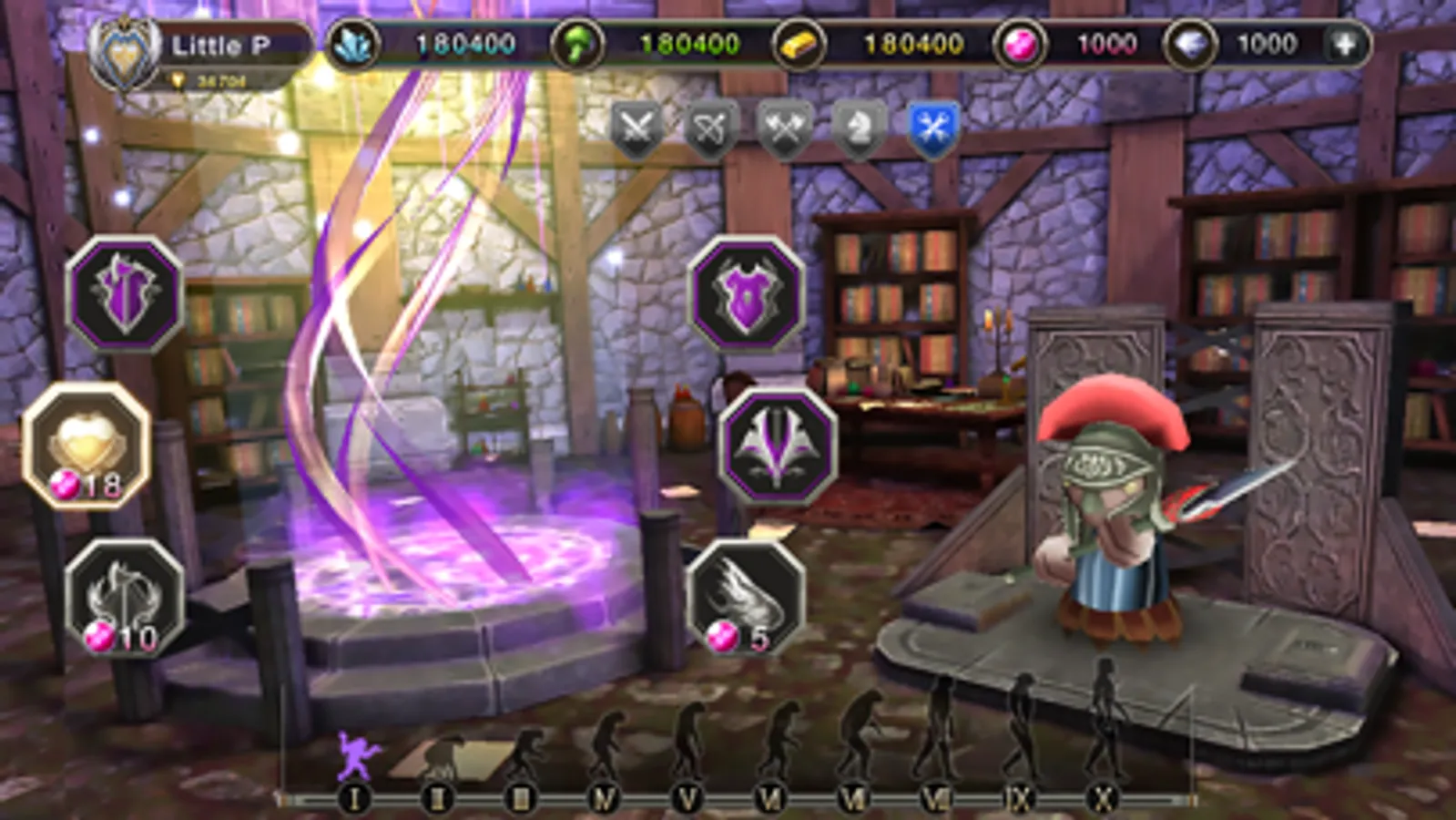Select evolution stage V on the timeline
This screenshot has height=820, width=1456.
point(689,795)
